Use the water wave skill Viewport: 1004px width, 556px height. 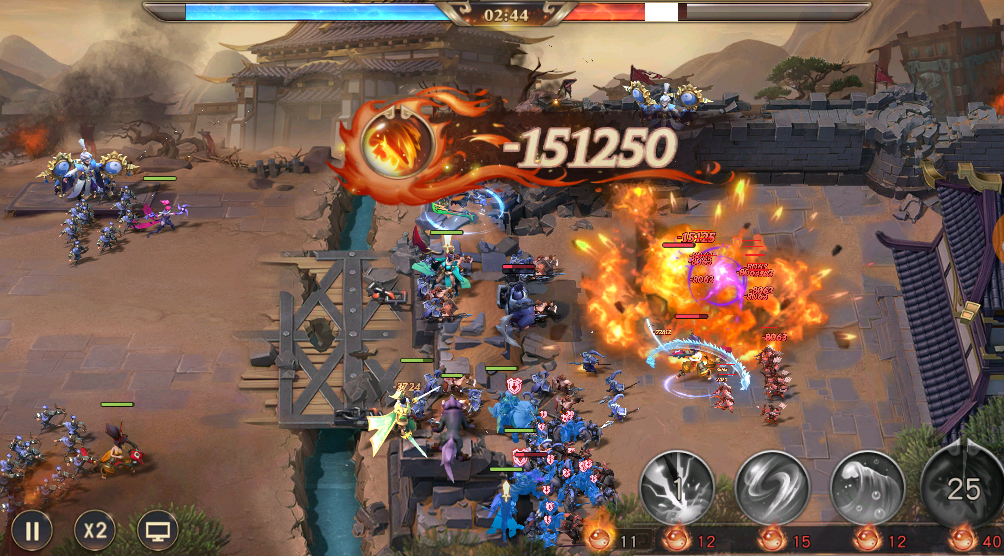click(867, 488)
